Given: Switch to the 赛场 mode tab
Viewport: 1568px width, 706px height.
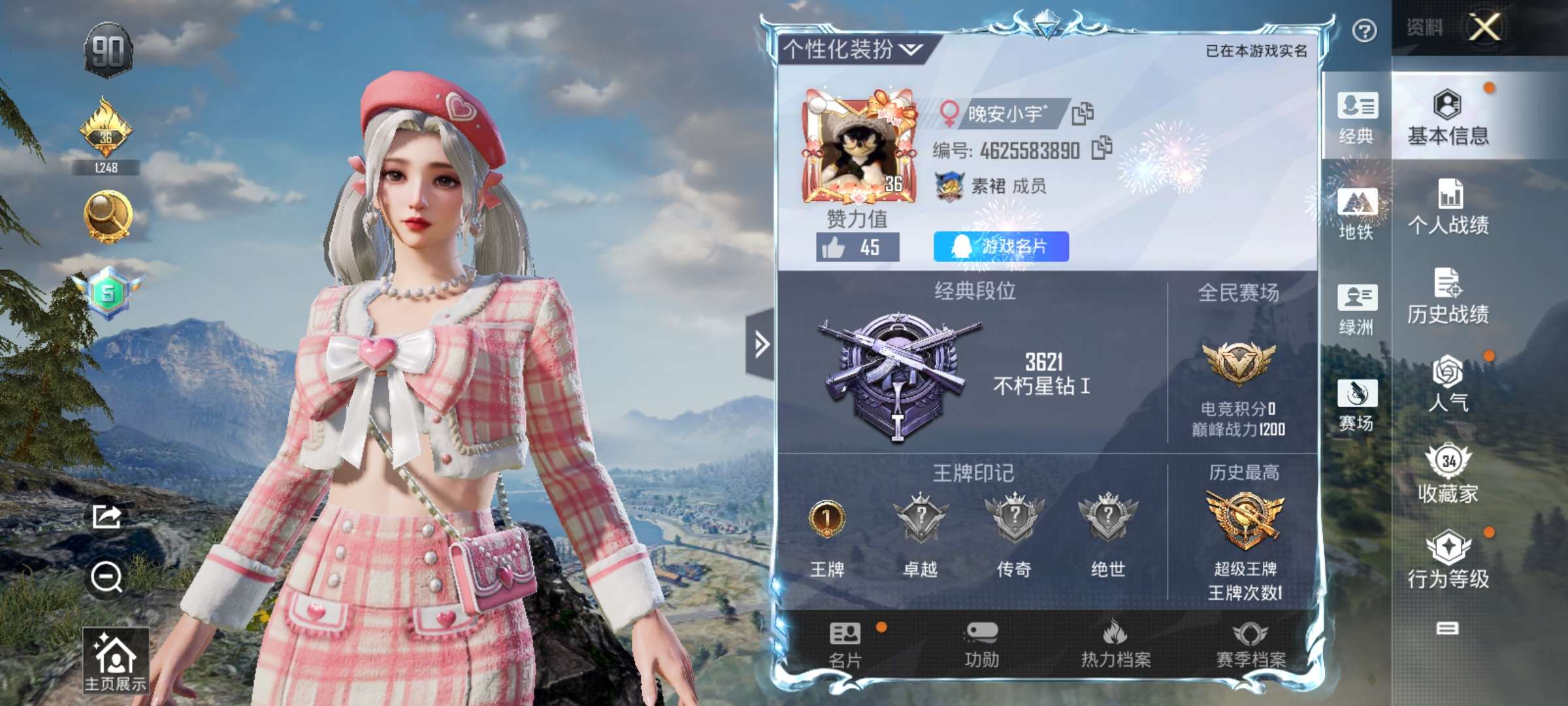Looking at the screenshot, I should point(1357,405).
